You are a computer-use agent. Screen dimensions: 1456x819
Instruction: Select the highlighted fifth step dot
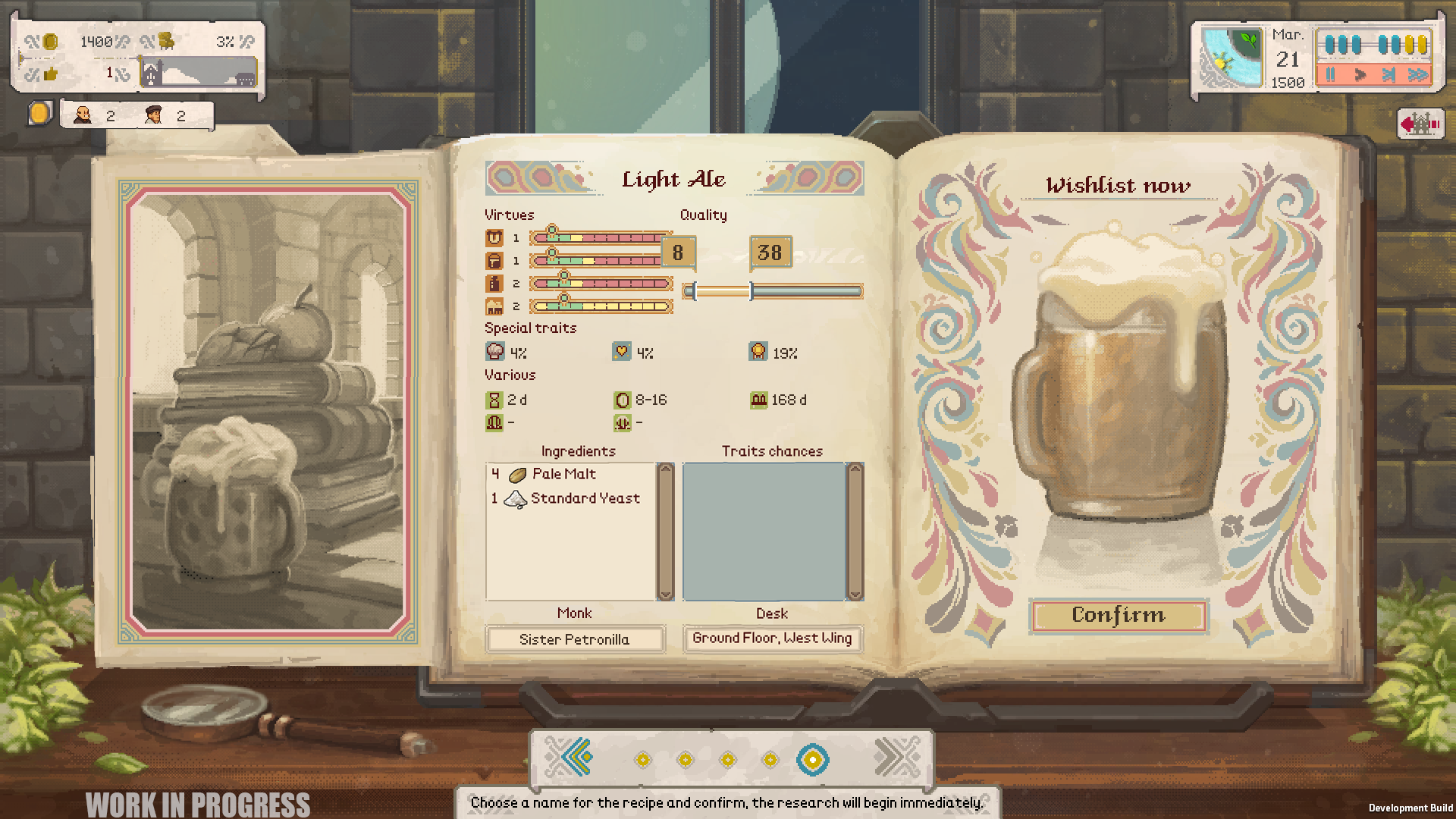(x=812, y=759)
